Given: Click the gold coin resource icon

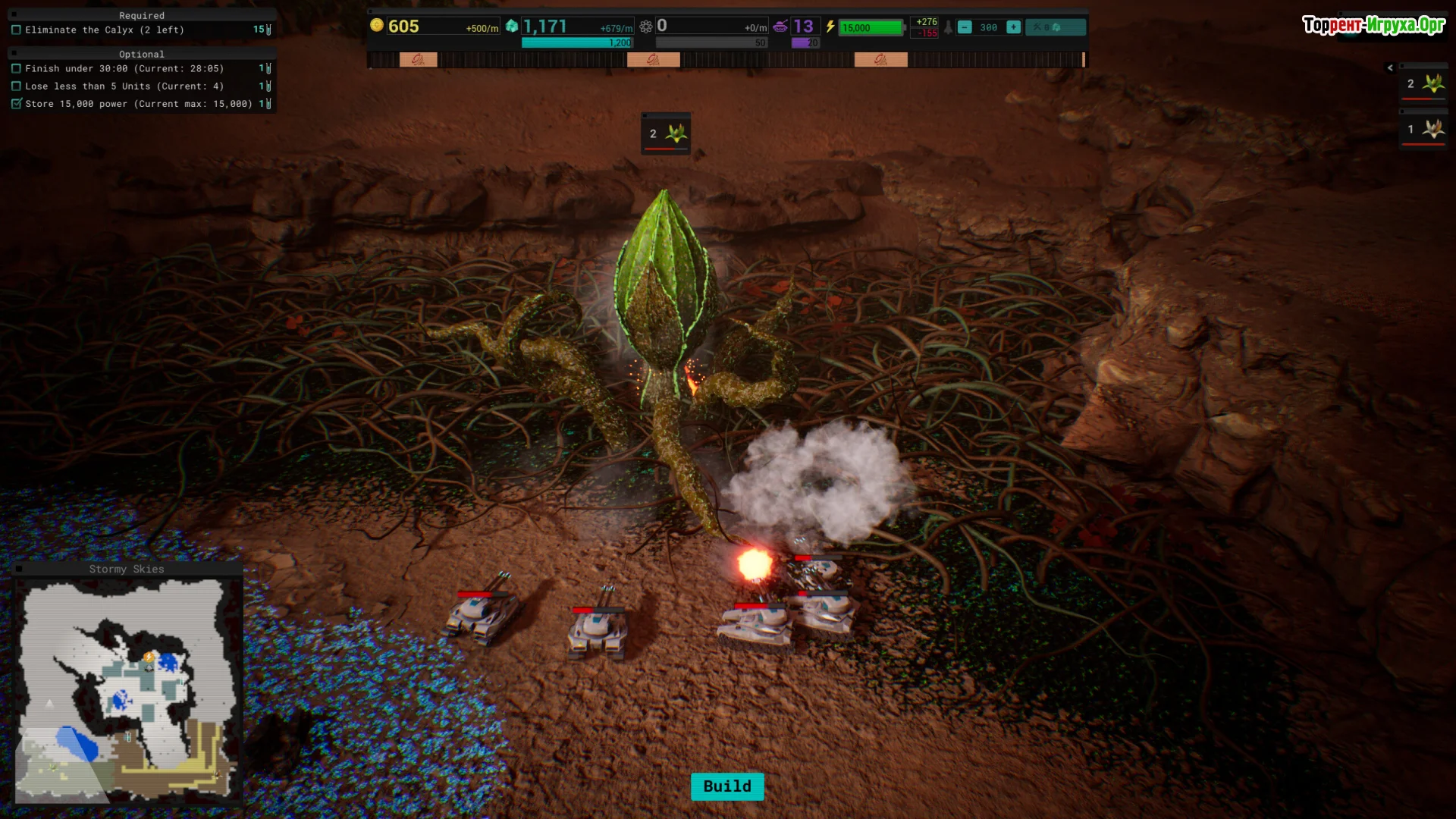Looking at the screenshot, I should tap(377, 26).
